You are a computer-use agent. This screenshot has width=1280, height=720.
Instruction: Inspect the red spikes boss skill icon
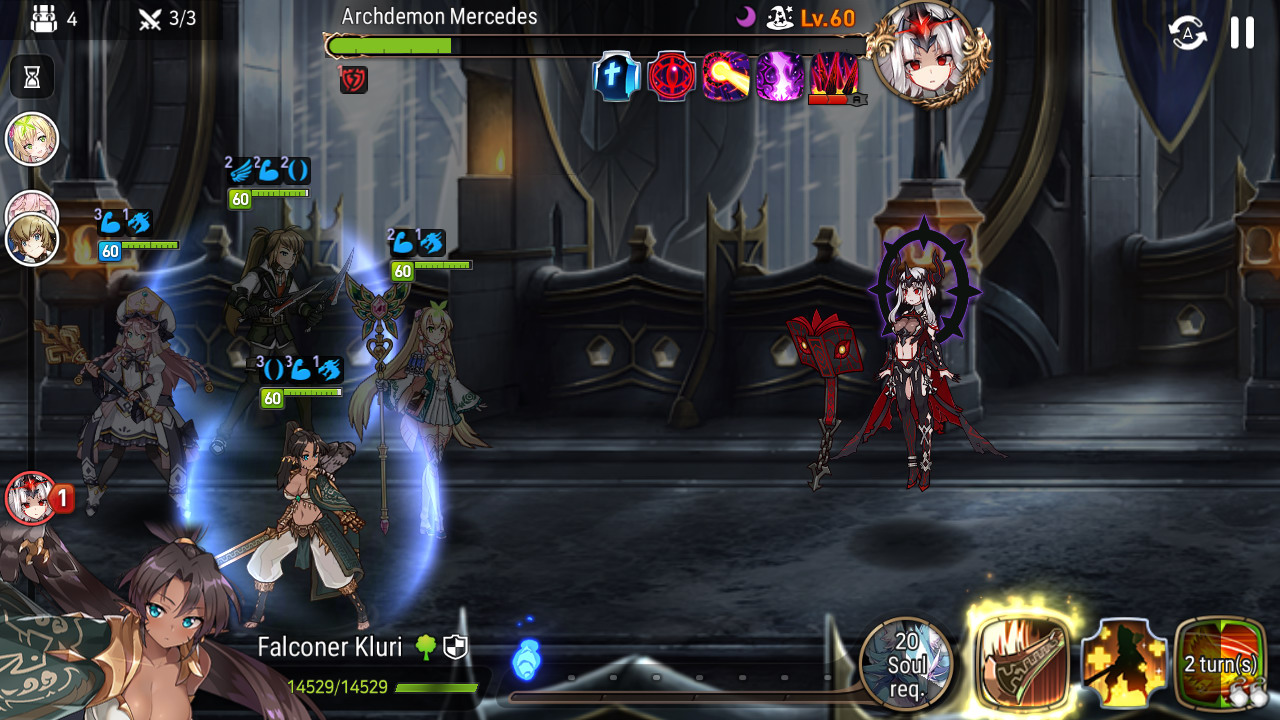click(x=835, y=77)
